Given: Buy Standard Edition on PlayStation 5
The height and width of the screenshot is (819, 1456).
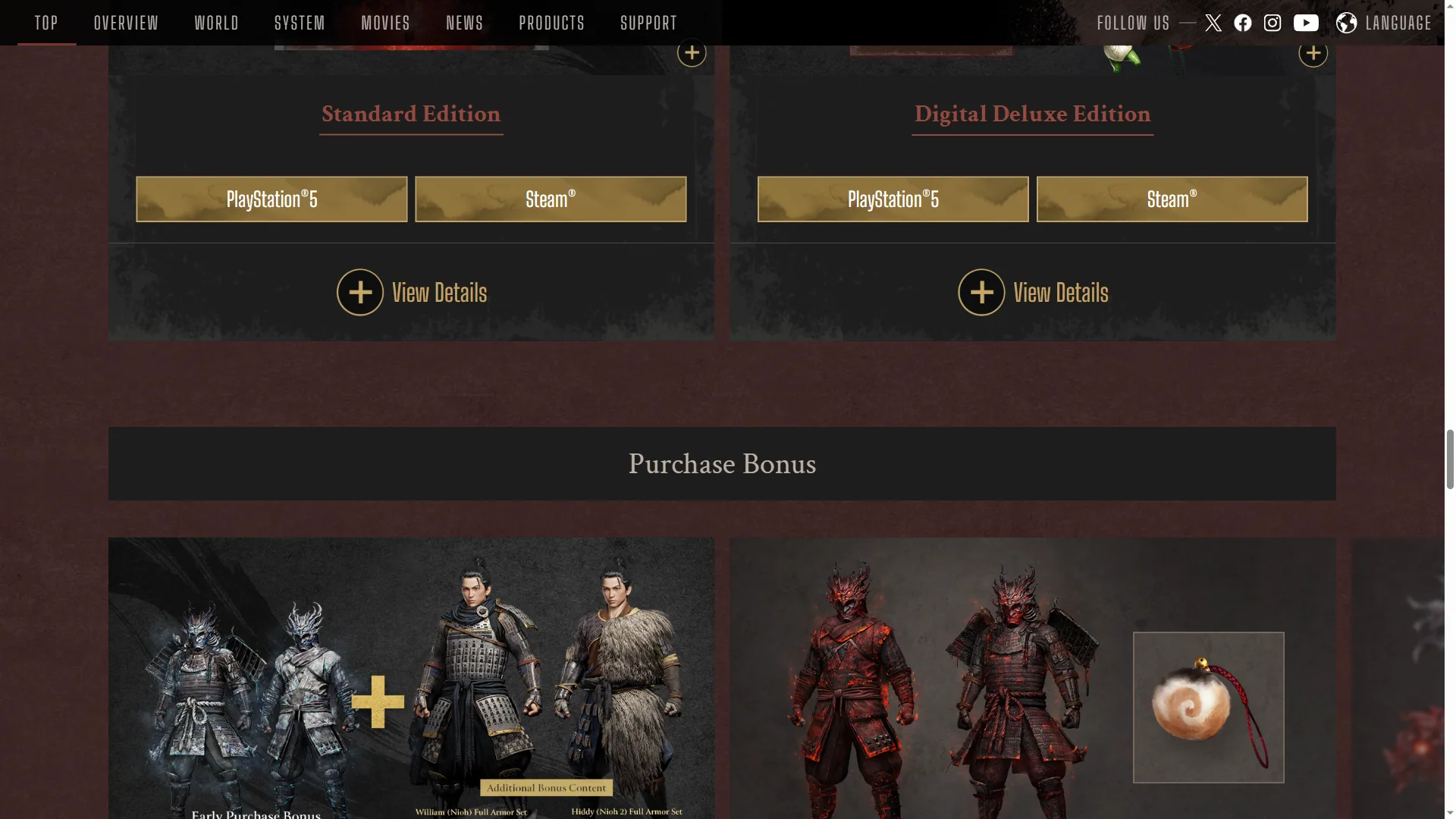Looking at the screenshot, I should pyautogui.click(x=271, y=199).
